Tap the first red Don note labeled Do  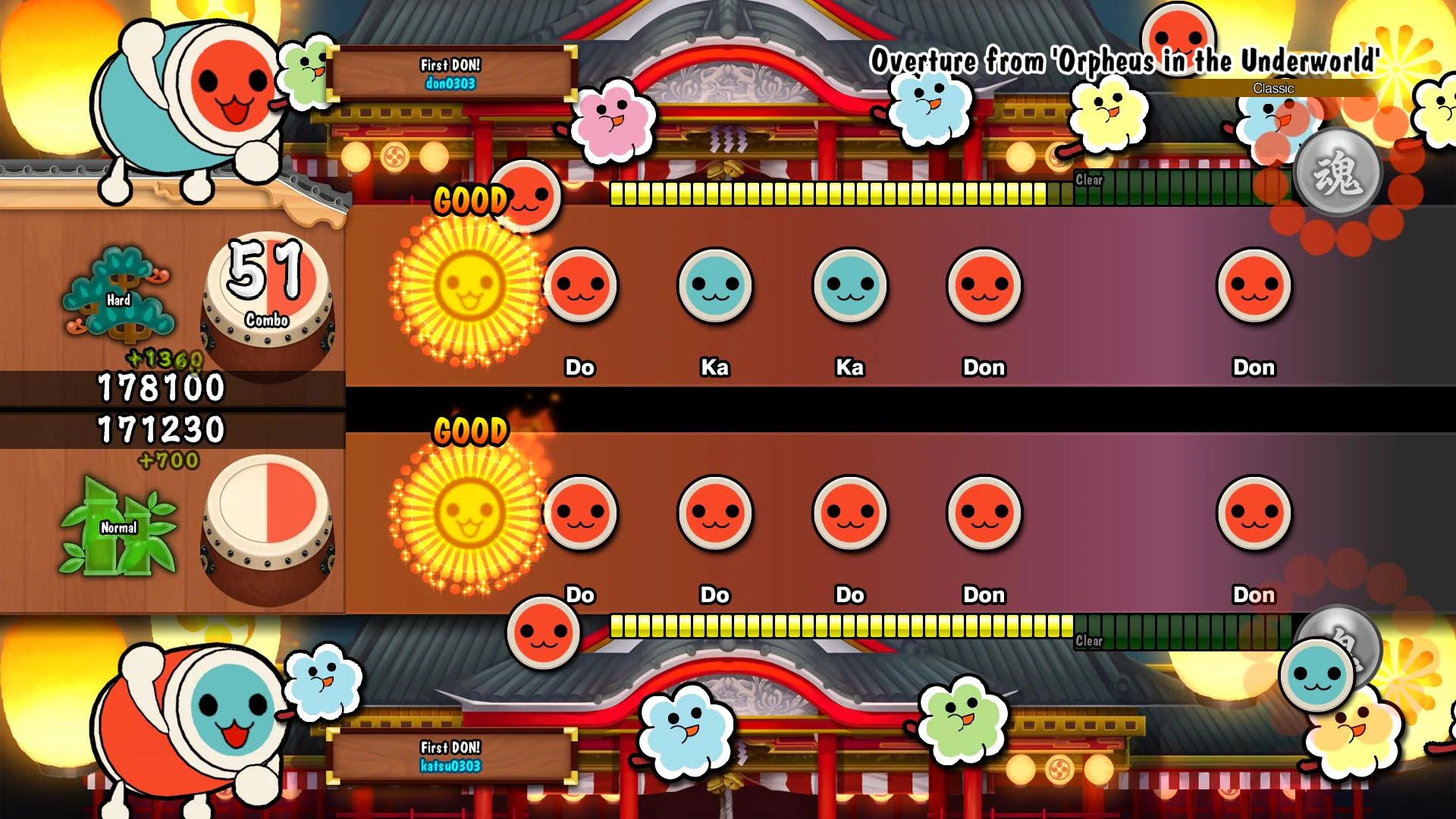click(580, 287)
